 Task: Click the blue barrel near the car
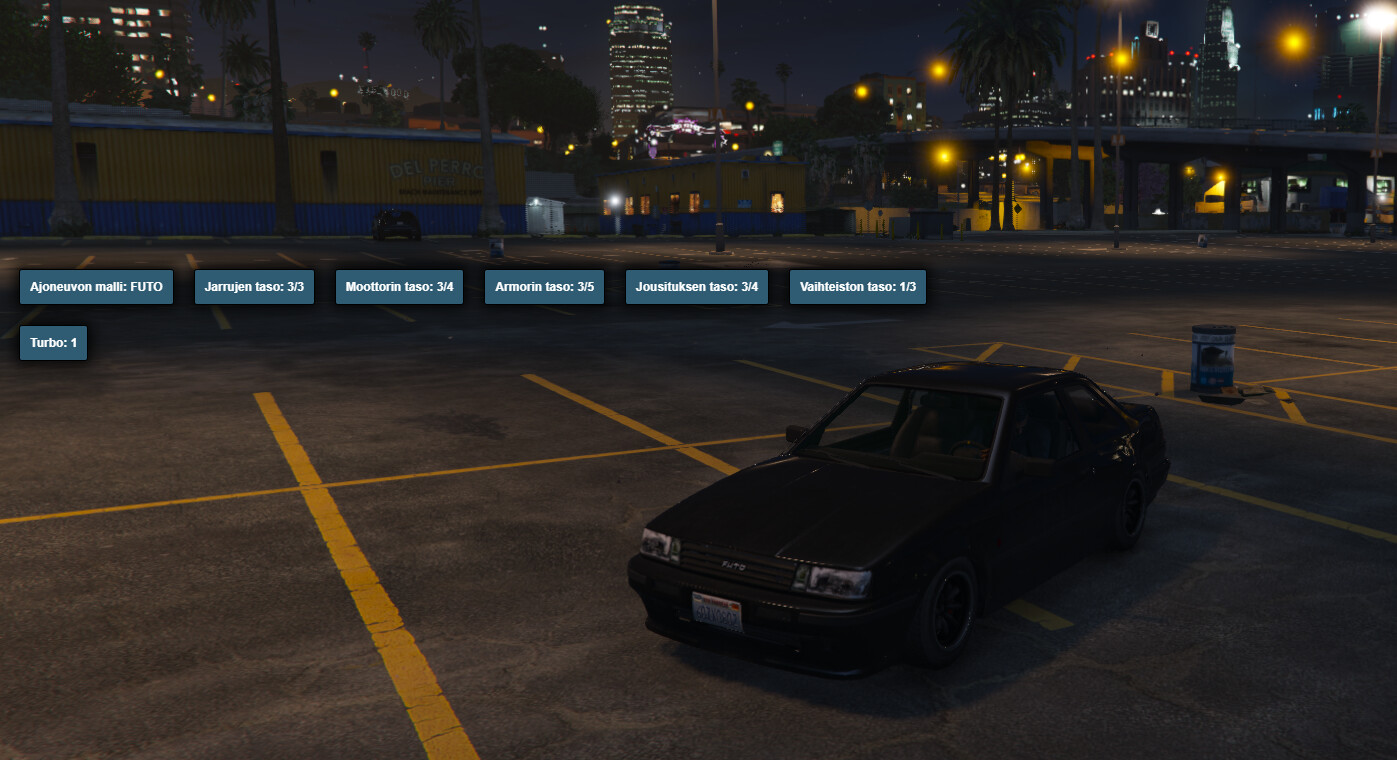coord(1211,357)
